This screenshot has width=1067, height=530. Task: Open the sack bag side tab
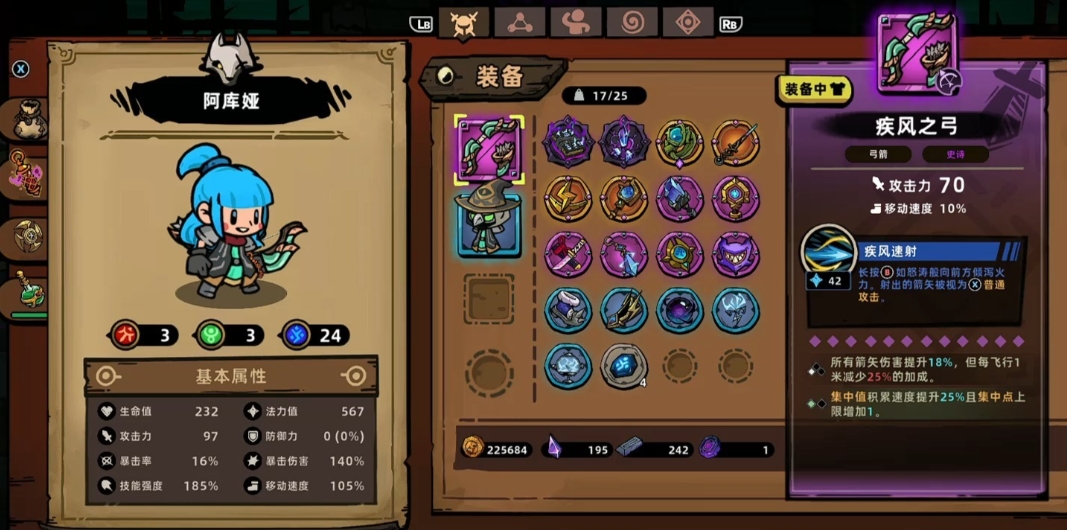pos(26,119)
